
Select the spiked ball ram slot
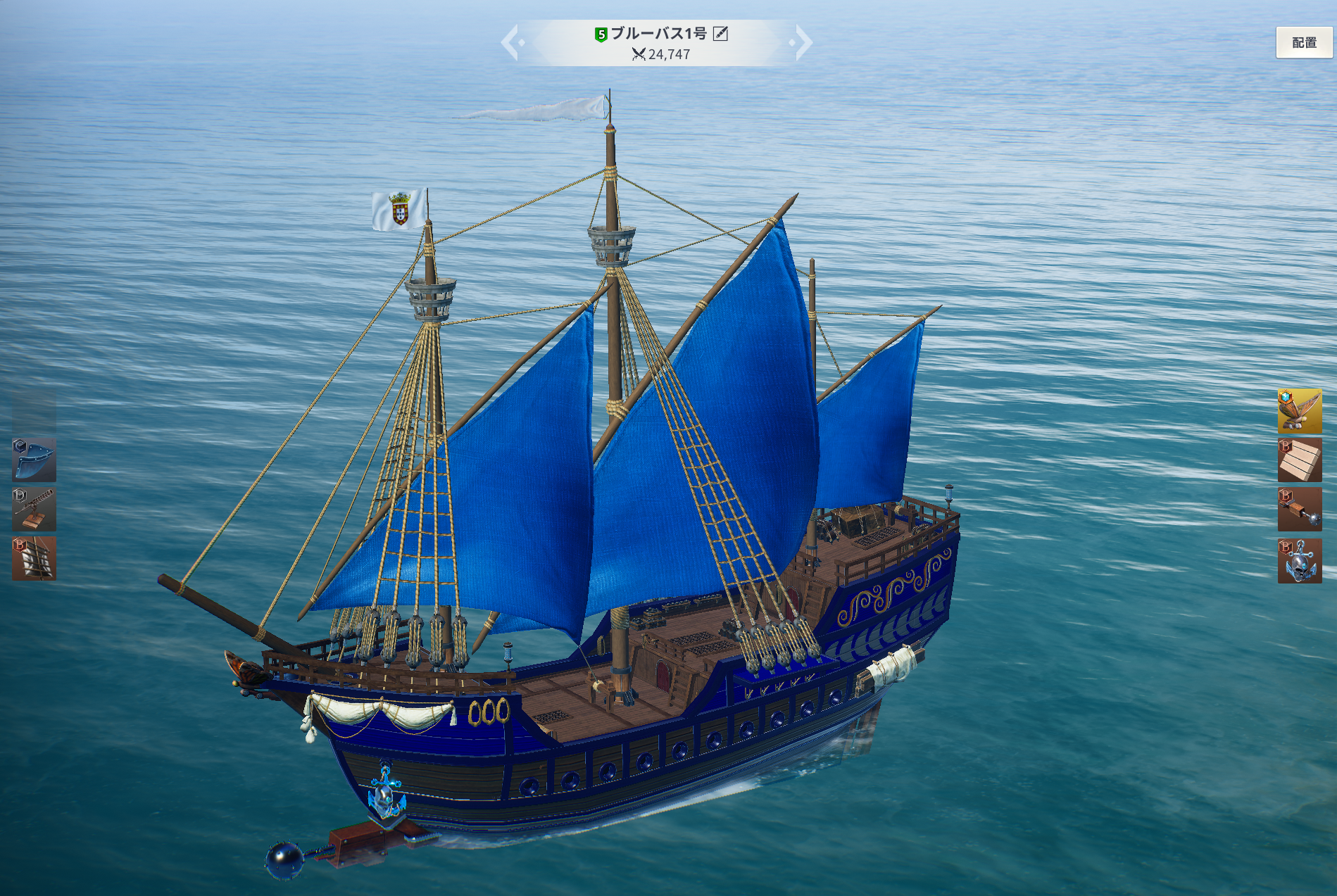pos(1299,509)
